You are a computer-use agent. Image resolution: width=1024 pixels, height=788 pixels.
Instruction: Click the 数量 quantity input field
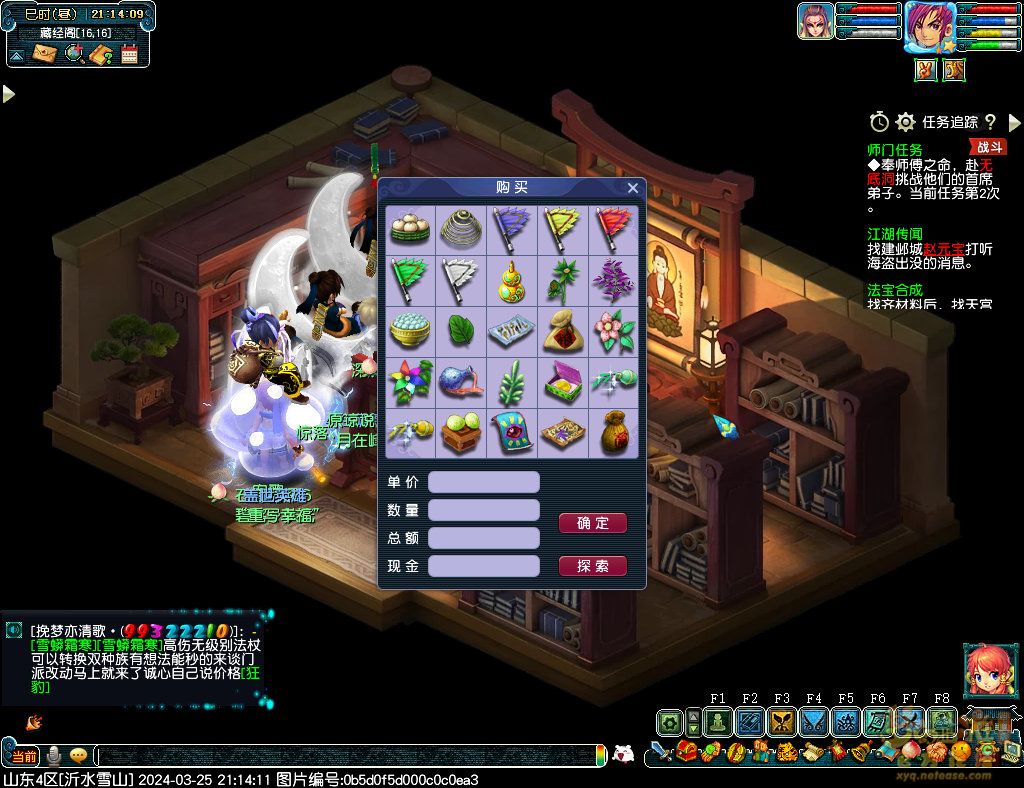[483, 510]
